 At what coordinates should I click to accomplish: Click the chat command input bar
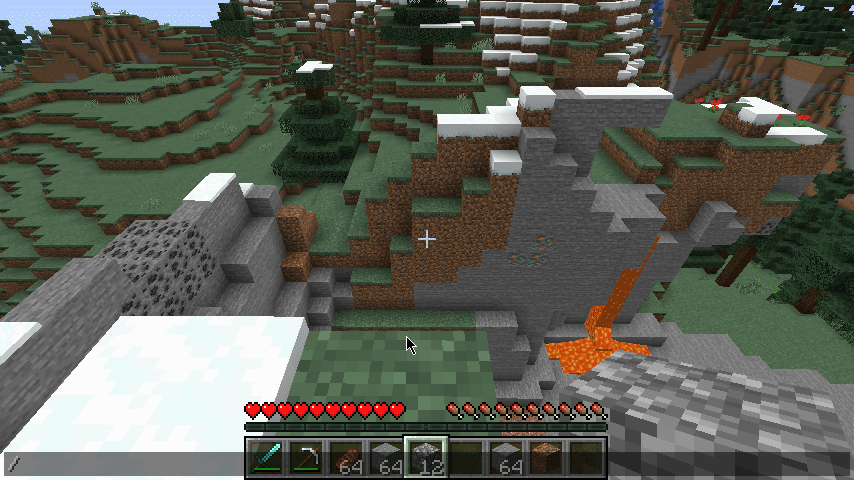click(x=120, y=463)
